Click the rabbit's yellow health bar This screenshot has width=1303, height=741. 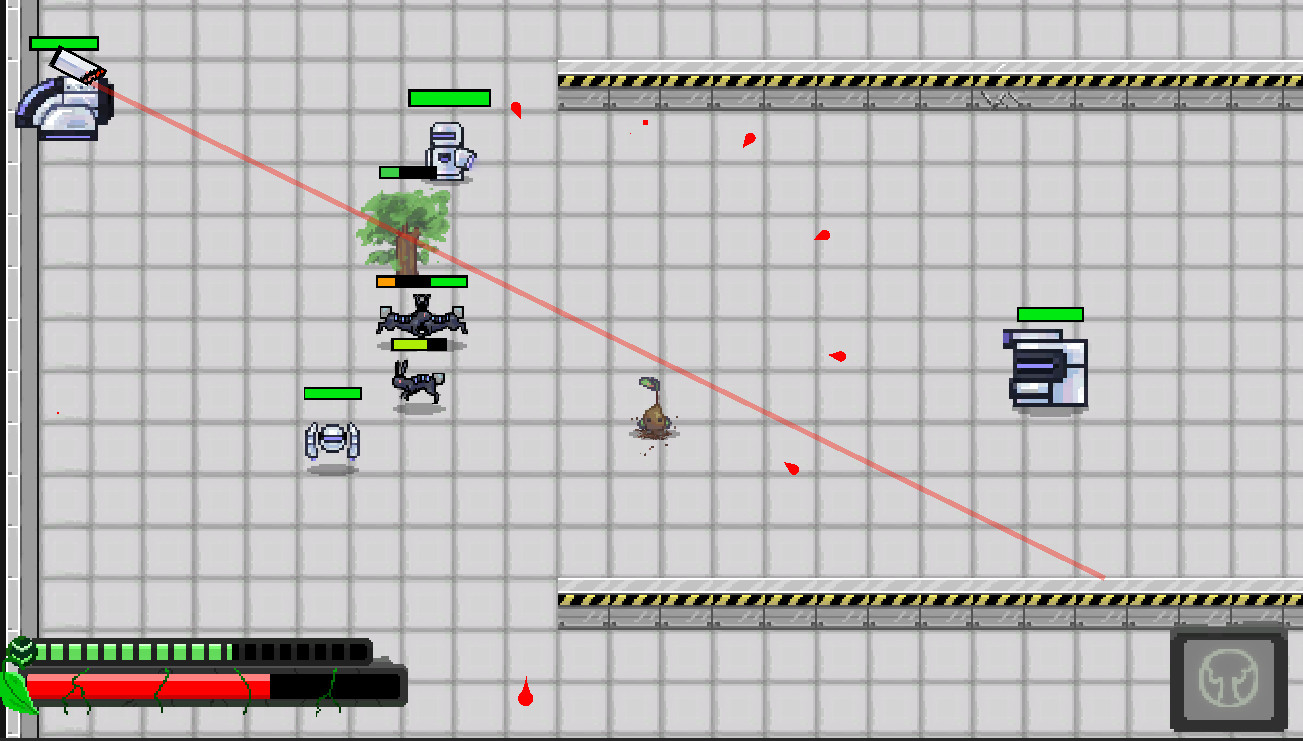[x=417, y=345]
